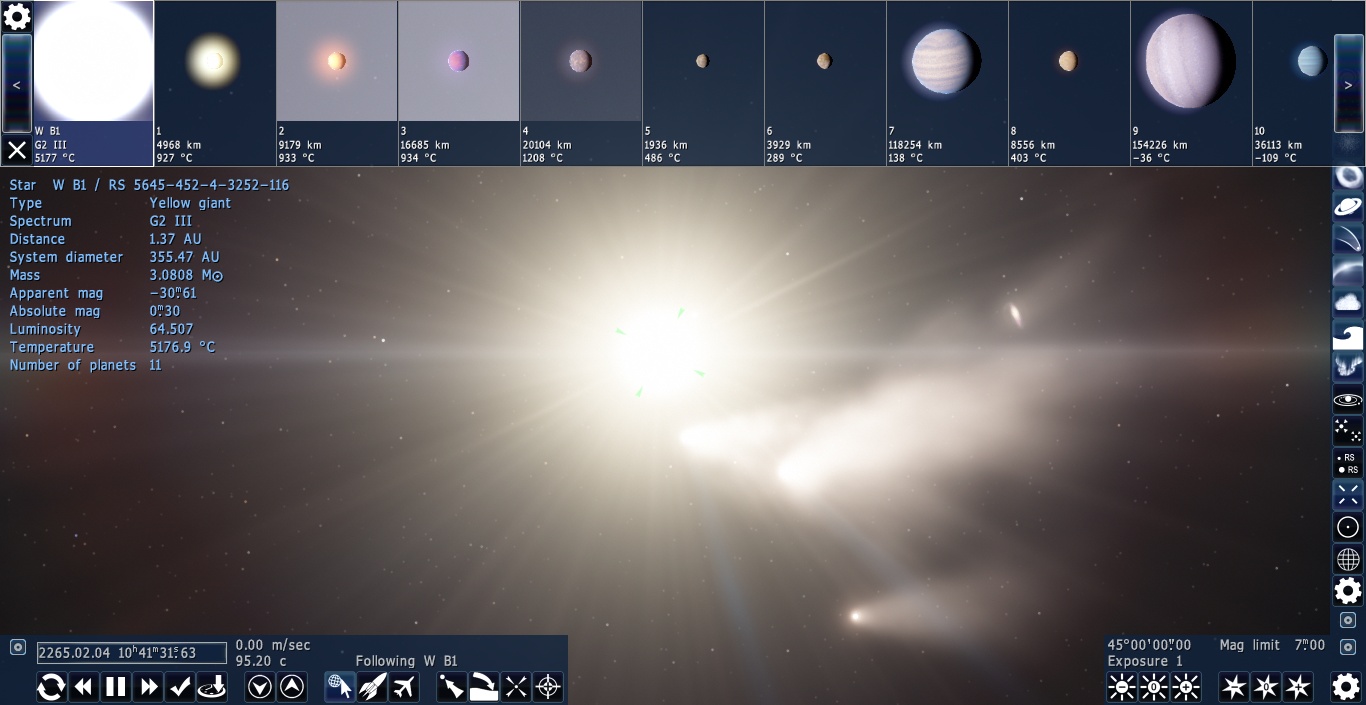This screenshot has height=705, width=1366.
Task: Switch to spacecraft rocket flight mode
Action: [x=372, y=687]
